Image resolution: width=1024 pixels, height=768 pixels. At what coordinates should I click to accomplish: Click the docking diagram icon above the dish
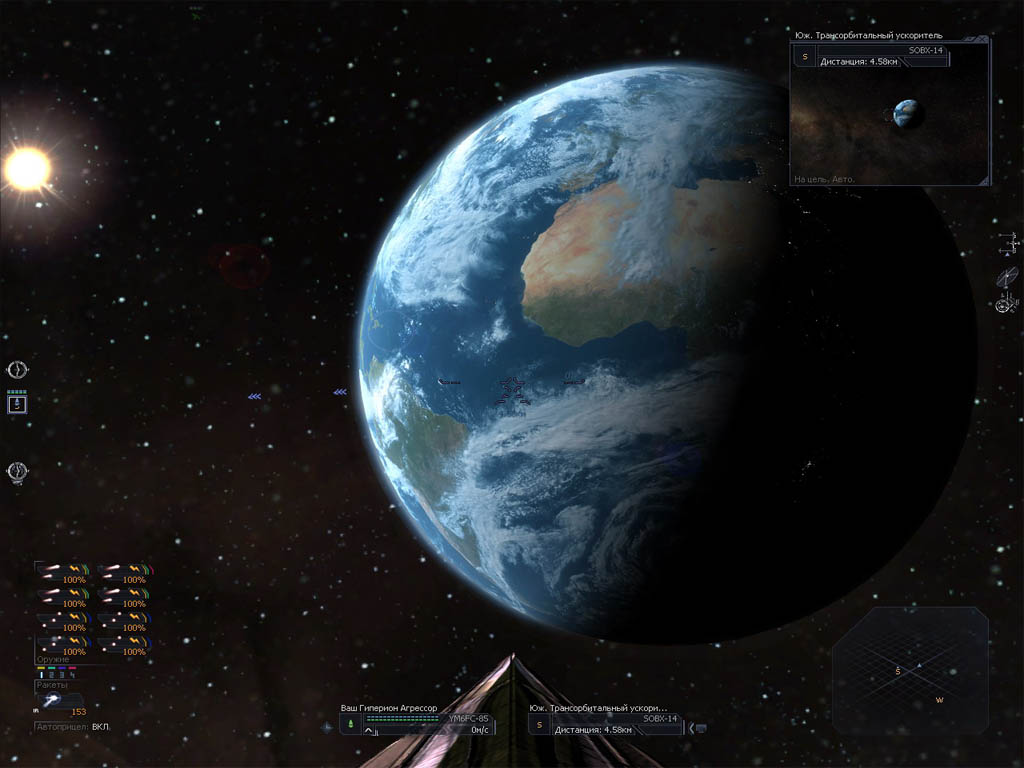(x=1010, y=243)
